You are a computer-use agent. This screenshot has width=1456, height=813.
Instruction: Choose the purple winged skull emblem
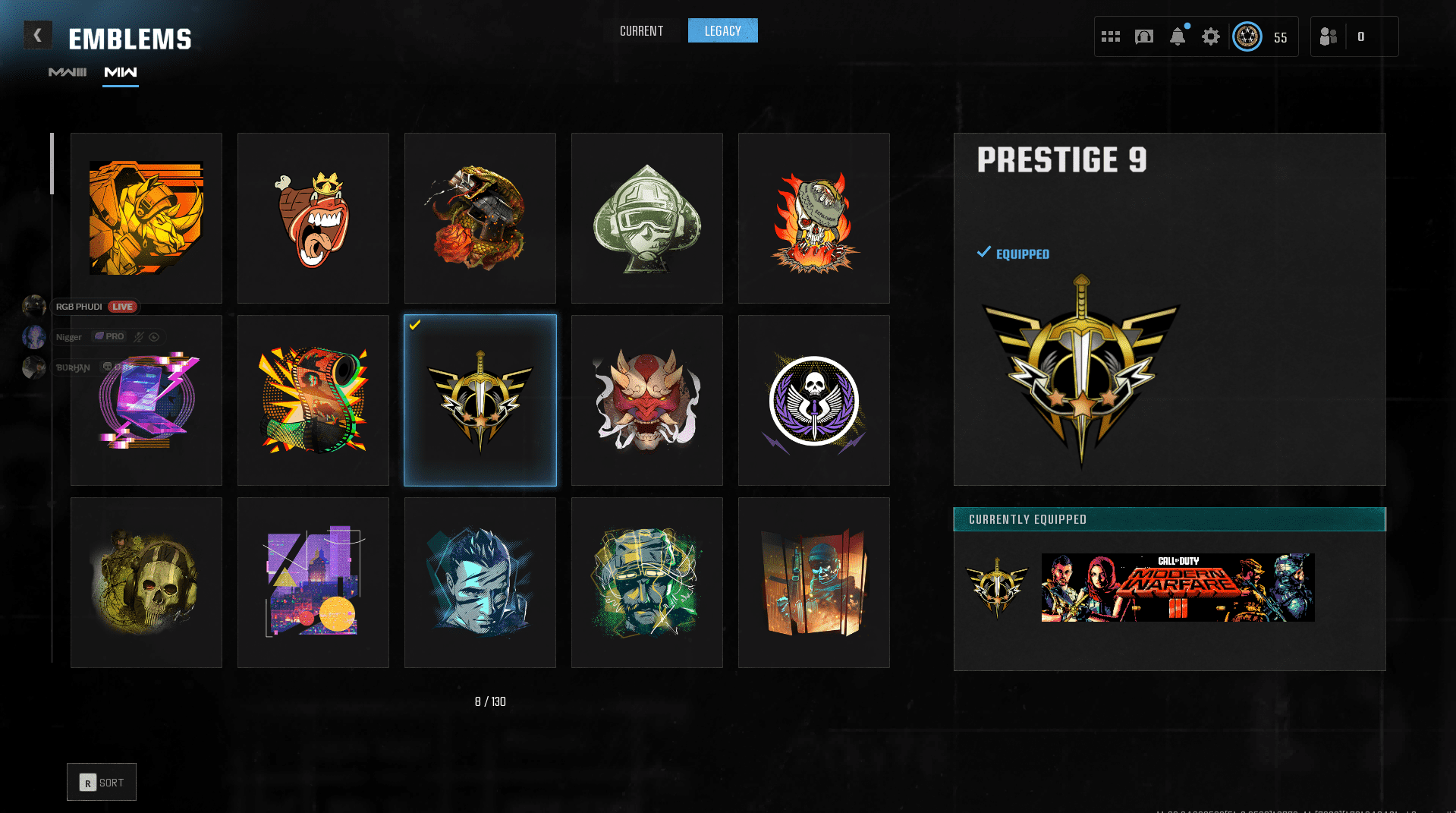[814, 400]
